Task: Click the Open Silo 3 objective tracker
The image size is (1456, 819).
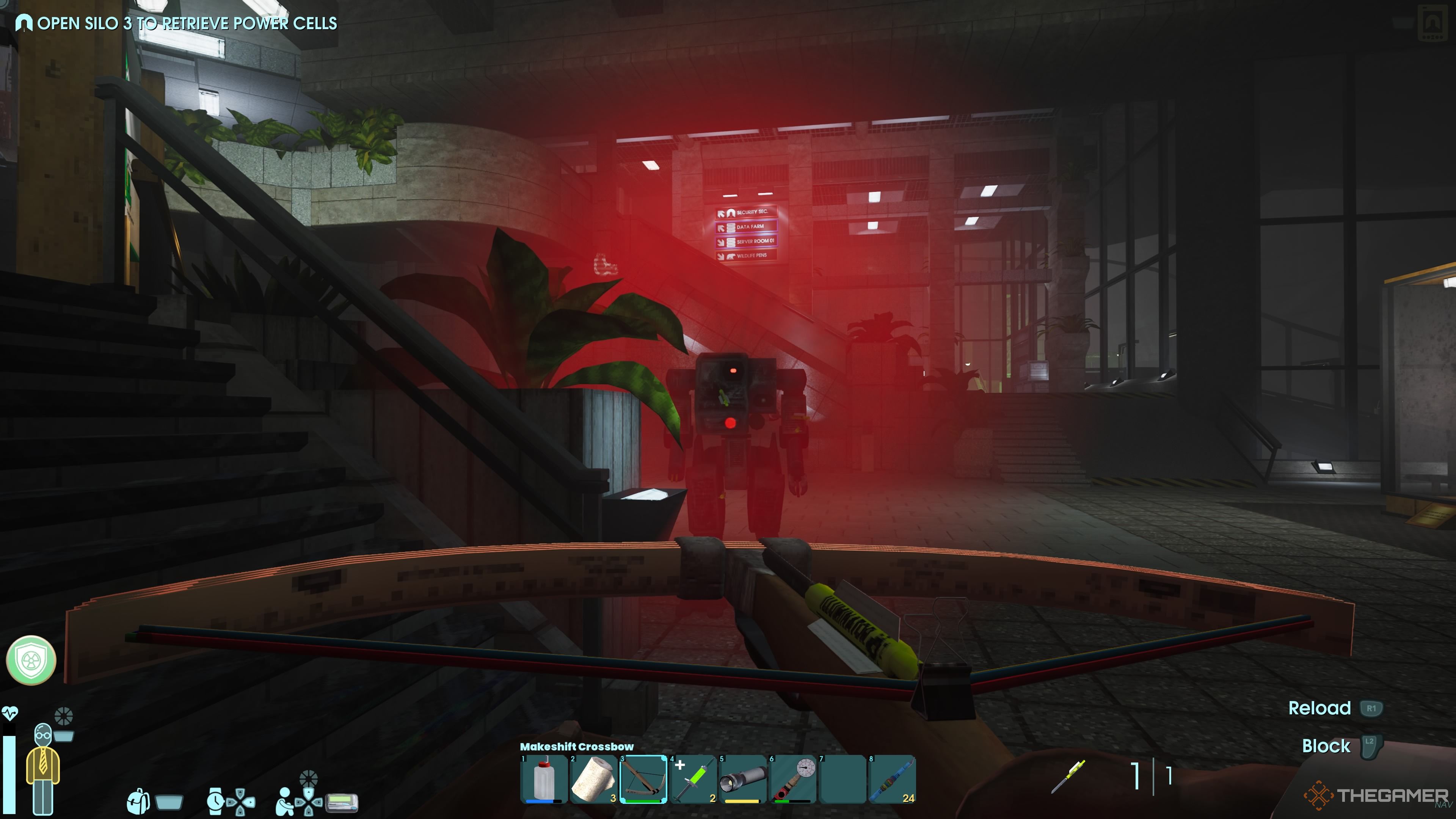Action: (176, 23)
